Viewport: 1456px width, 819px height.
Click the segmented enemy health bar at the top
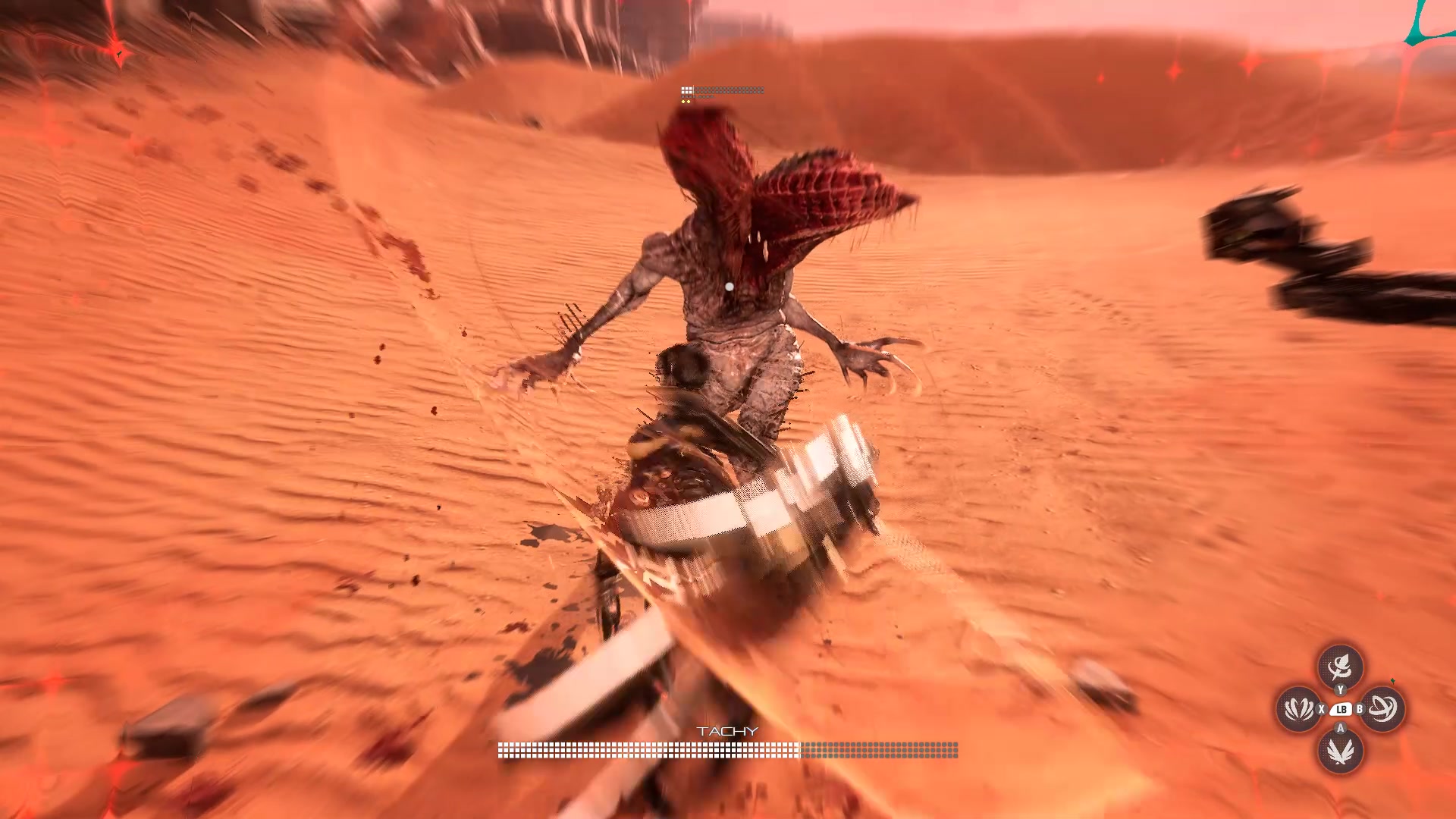[x=720, y=89]
